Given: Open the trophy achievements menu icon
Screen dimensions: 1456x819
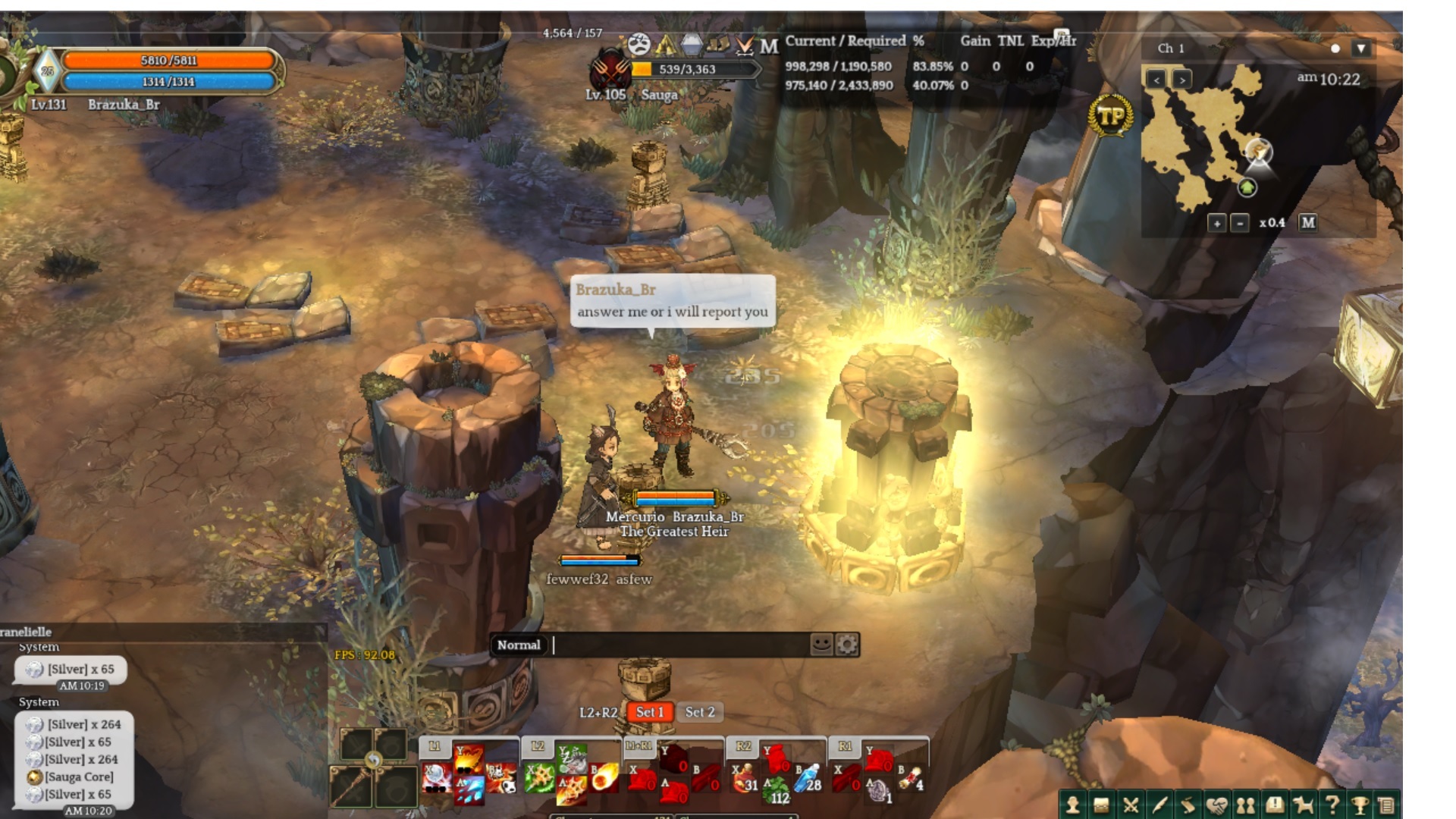Looking at the screenshot, I should tap(1360, 805).
